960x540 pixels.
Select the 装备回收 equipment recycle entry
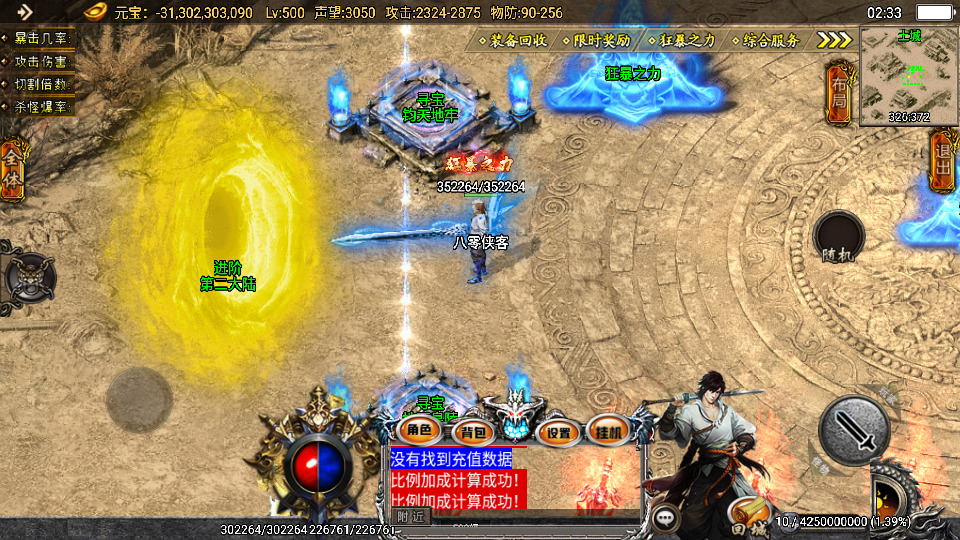[512, 41]
